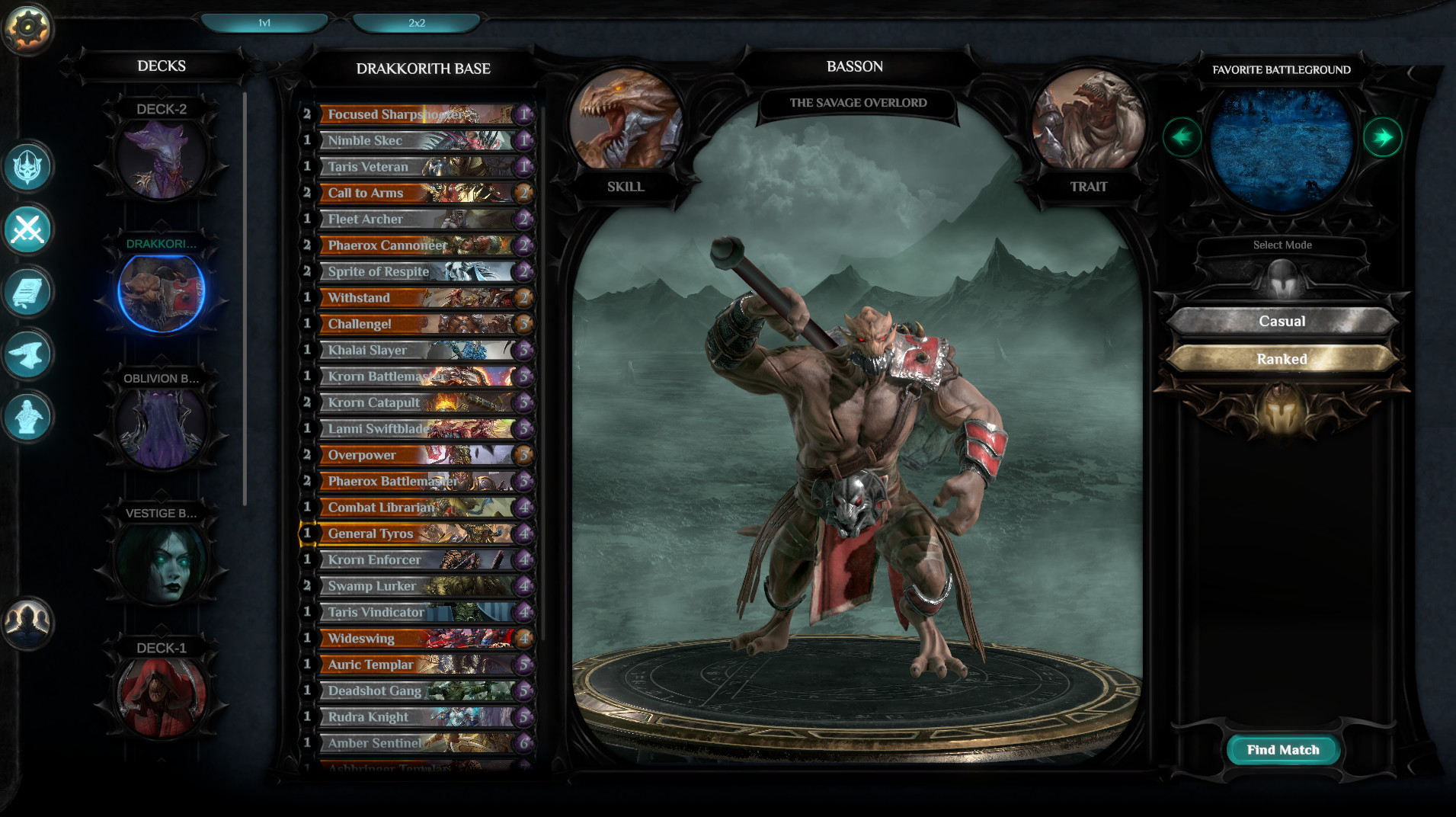
Task: Switch to the 1v1 tab
Action: point(264,23)
